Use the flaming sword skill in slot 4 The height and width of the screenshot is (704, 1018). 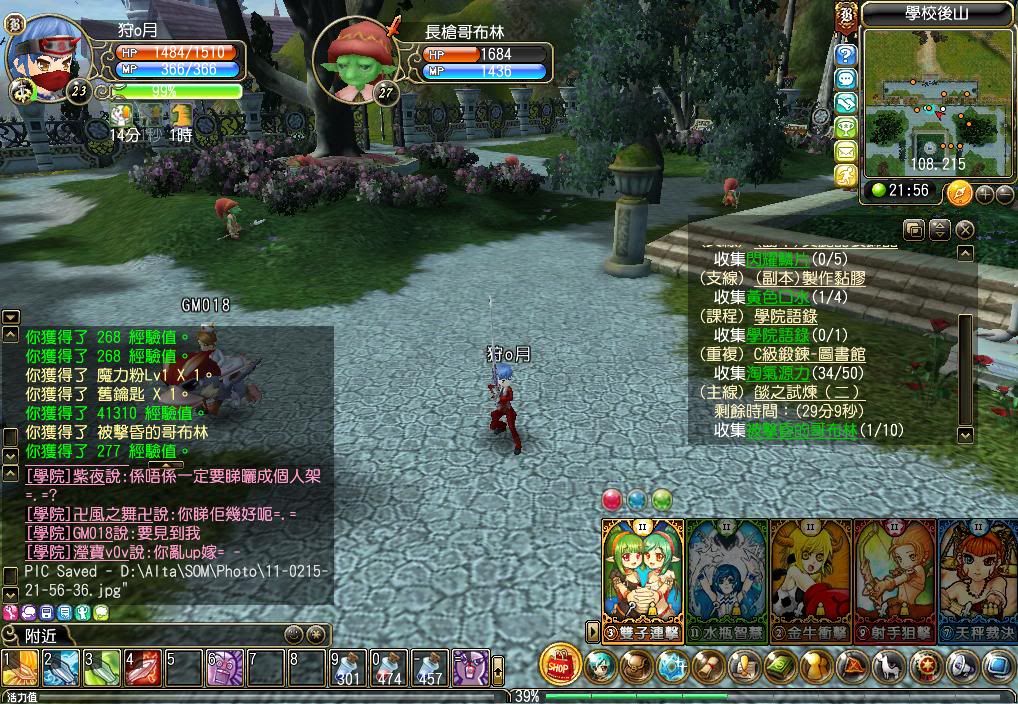click(x=143, y=668)
